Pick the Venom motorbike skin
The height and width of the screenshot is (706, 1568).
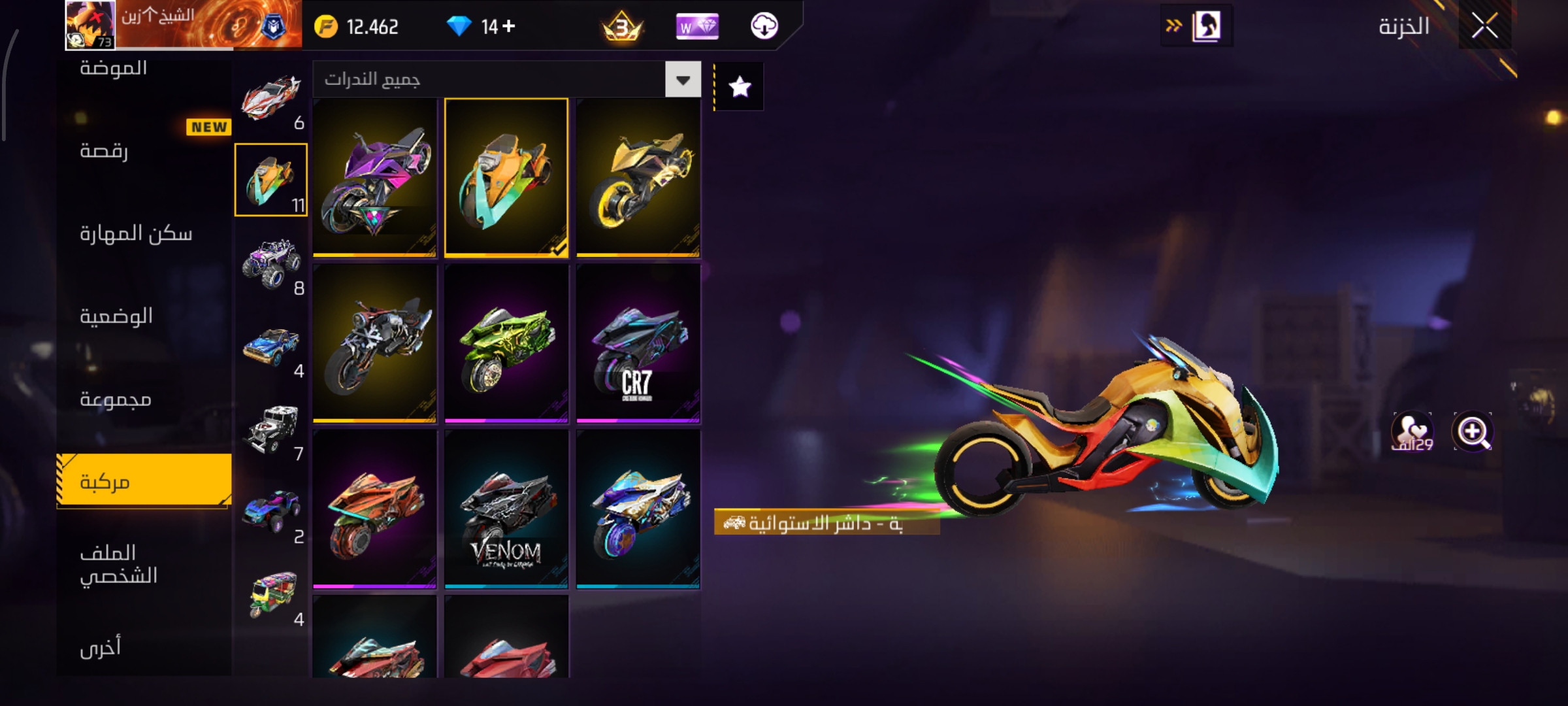pyautogui.click(x=506, y=509)
